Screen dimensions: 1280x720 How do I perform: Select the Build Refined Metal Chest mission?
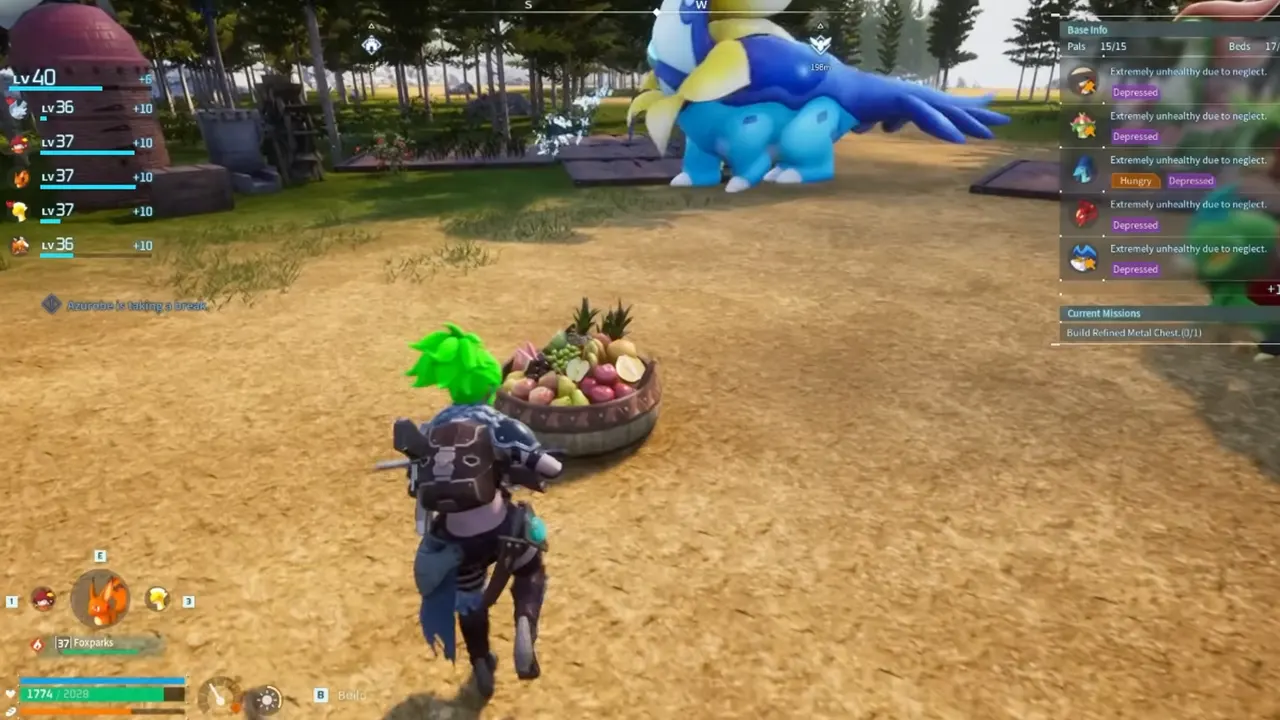tap(1133, 332)
